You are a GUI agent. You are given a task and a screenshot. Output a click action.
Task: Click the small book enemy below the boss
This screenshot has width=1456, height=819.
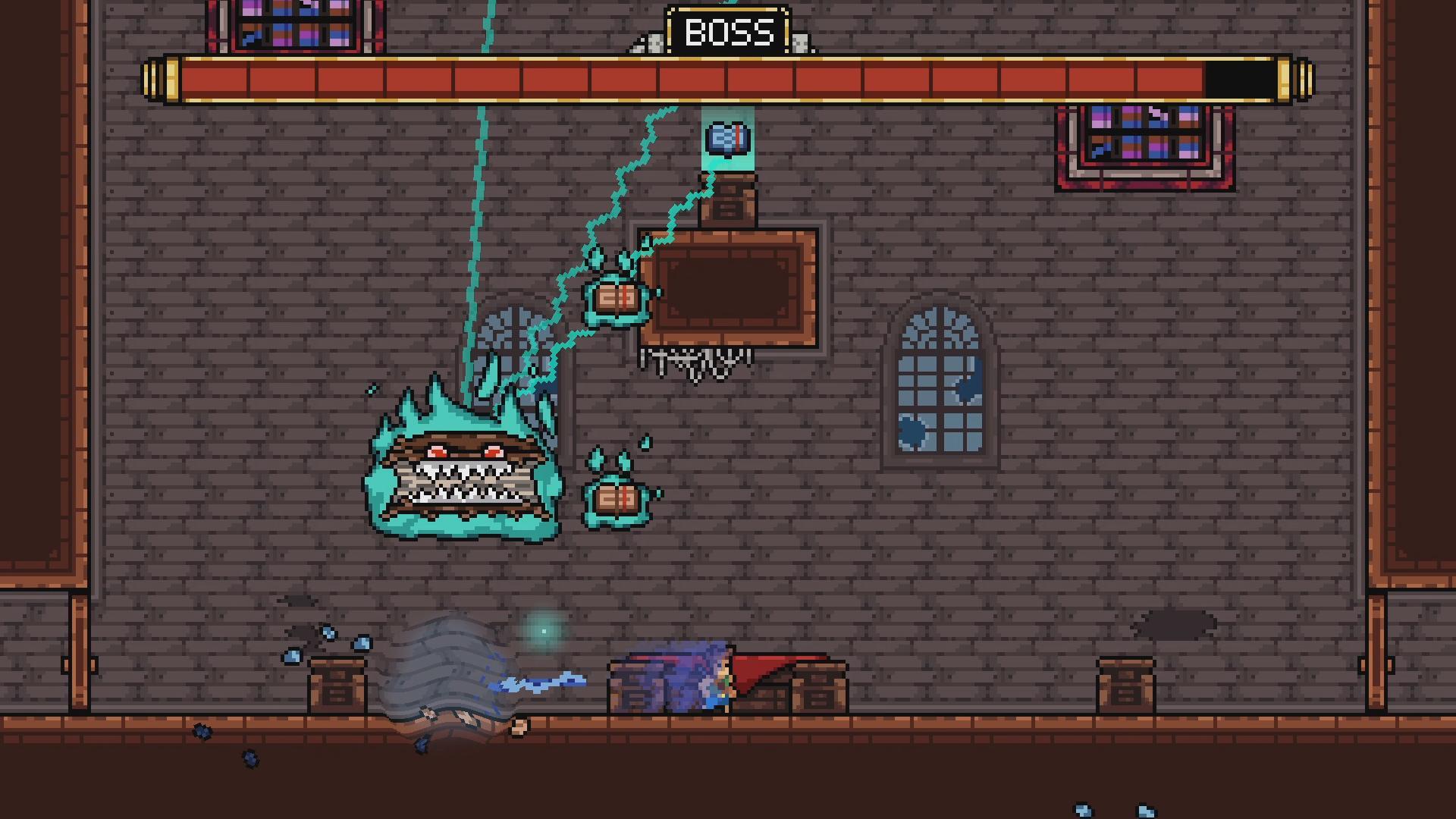coord(616,497)
